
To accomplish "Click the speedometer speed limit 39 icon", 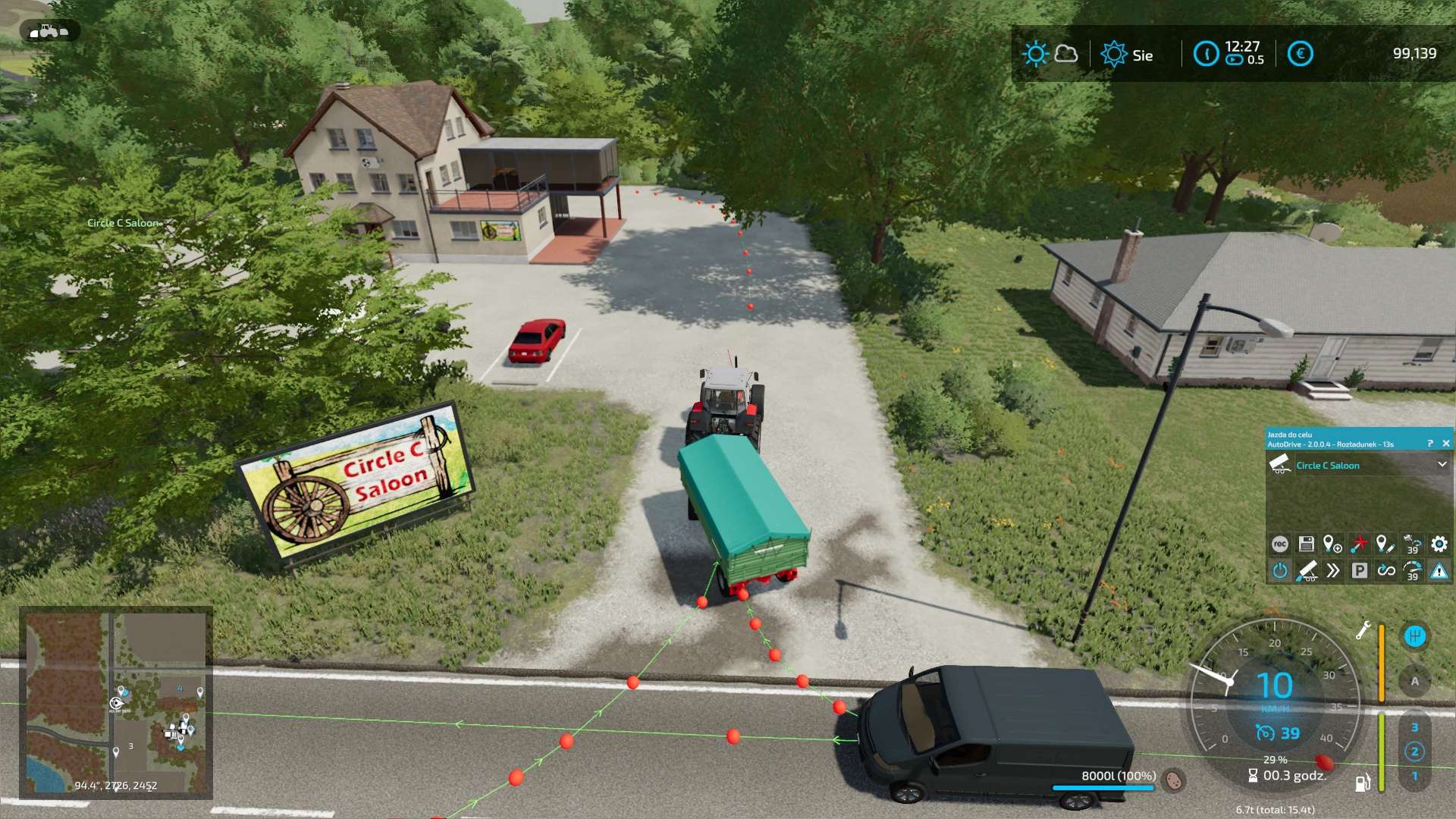I will 1412,570.
